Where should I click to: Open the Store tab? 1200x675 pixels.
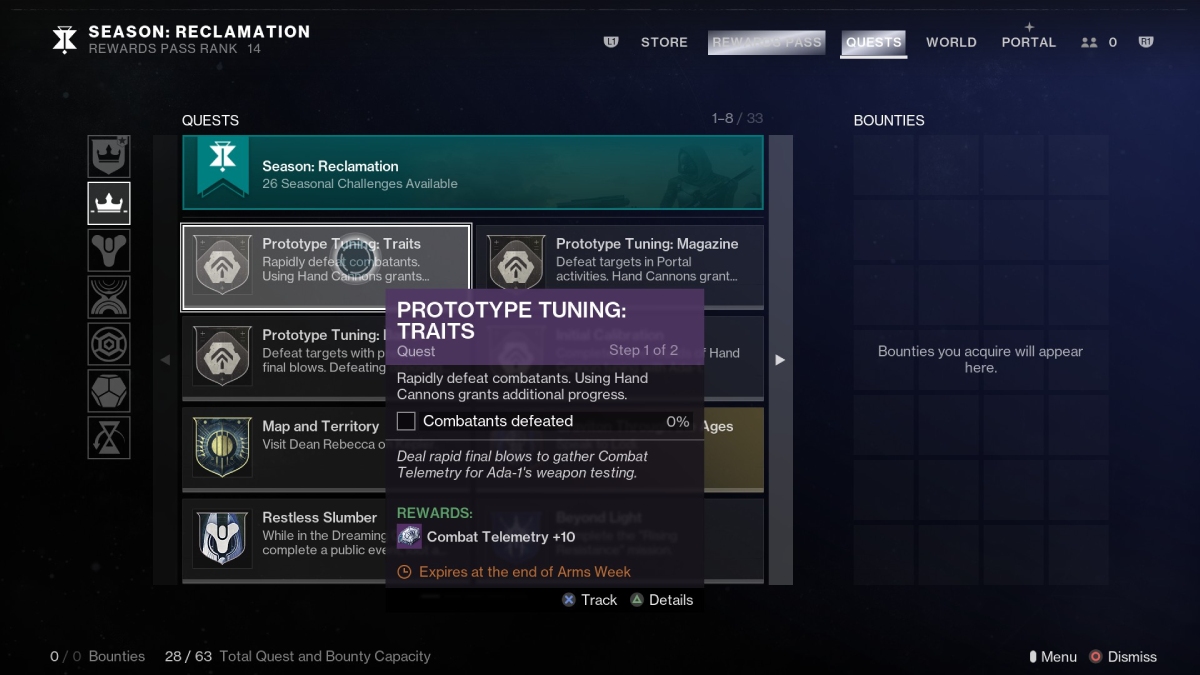[664, 42]
